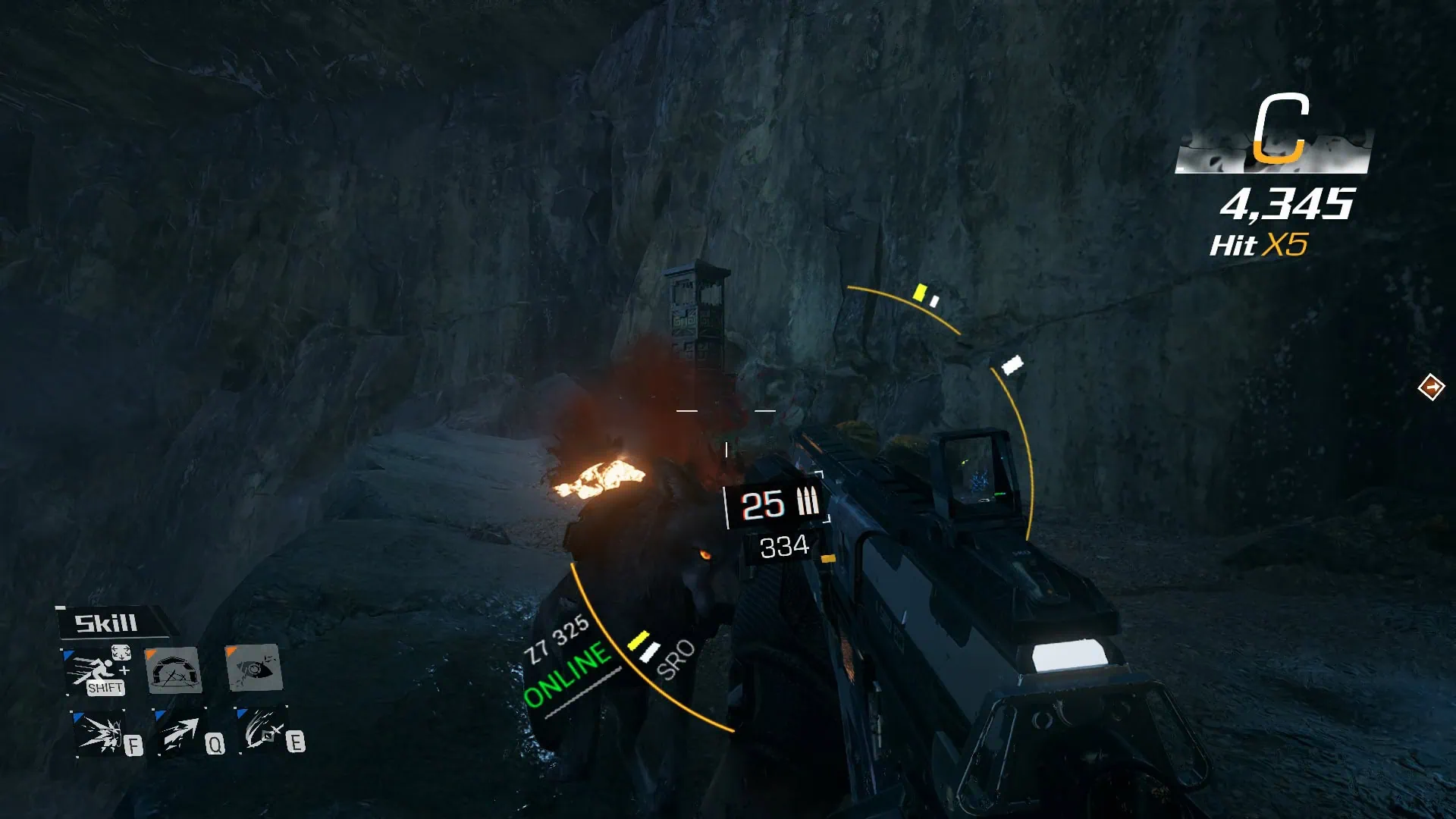Click the orange diamond objective marker

pos(1431,388)
